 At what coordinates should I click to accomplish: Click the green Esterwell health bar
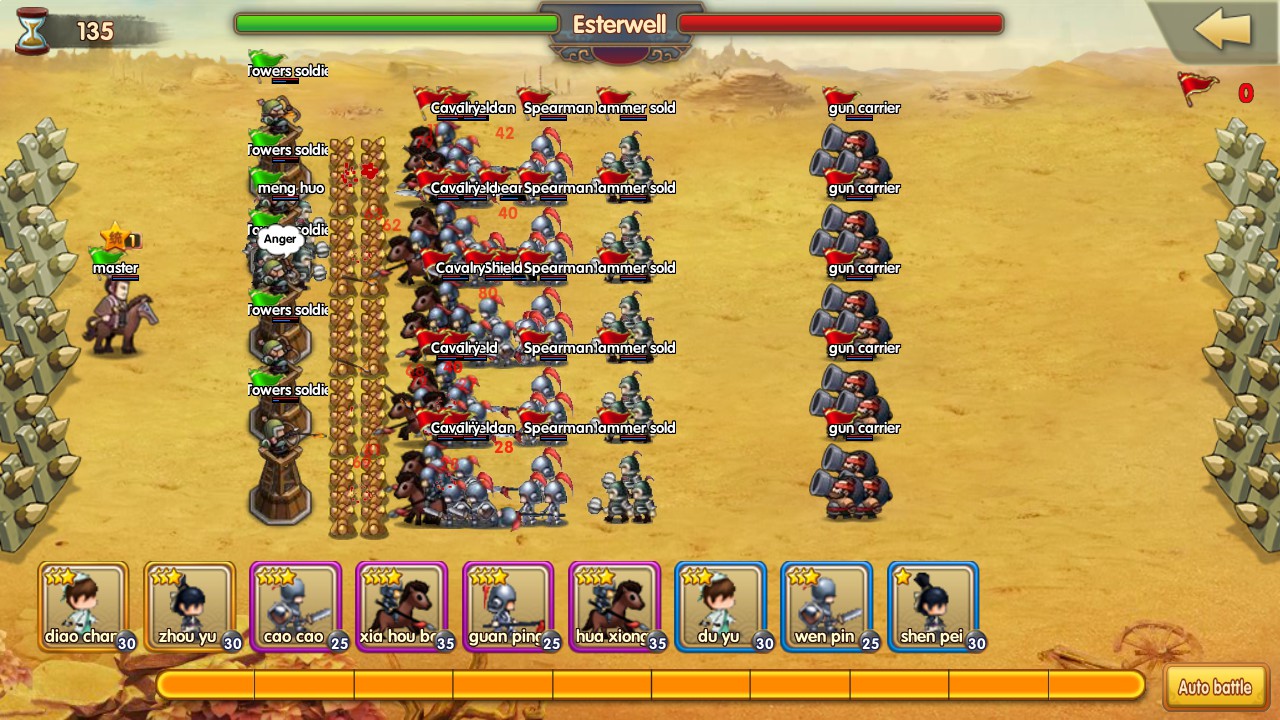pos(395,22)
